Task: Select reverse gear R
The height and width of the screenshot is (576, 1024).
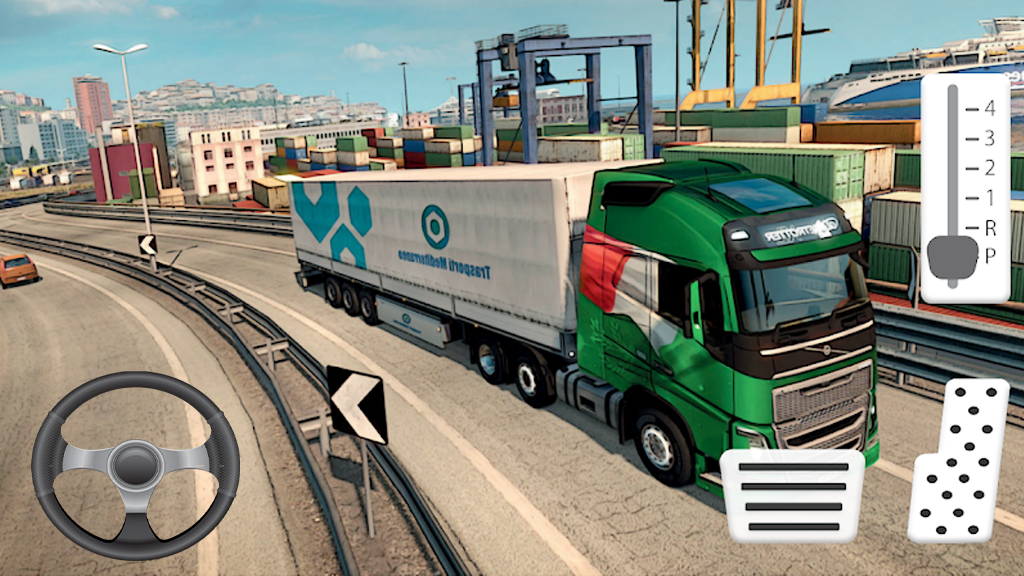Action: (x=989, y=227)
